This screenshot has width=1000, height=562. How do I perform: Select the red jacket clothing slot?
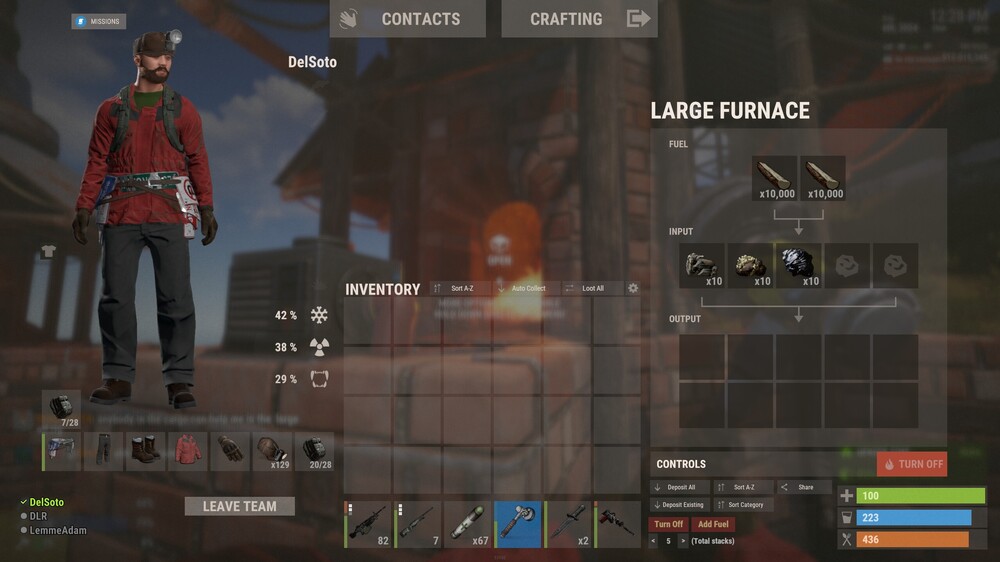tap(187, 451)
